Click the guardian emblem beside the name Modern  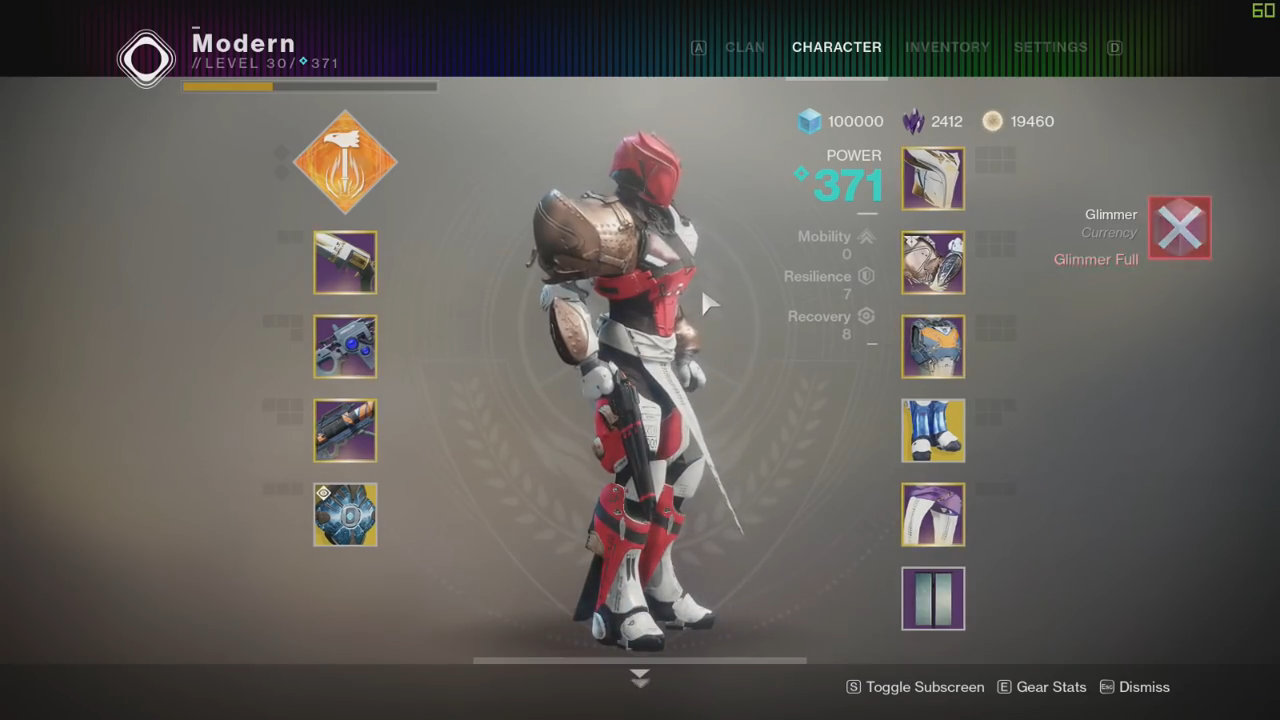(146, 57)
